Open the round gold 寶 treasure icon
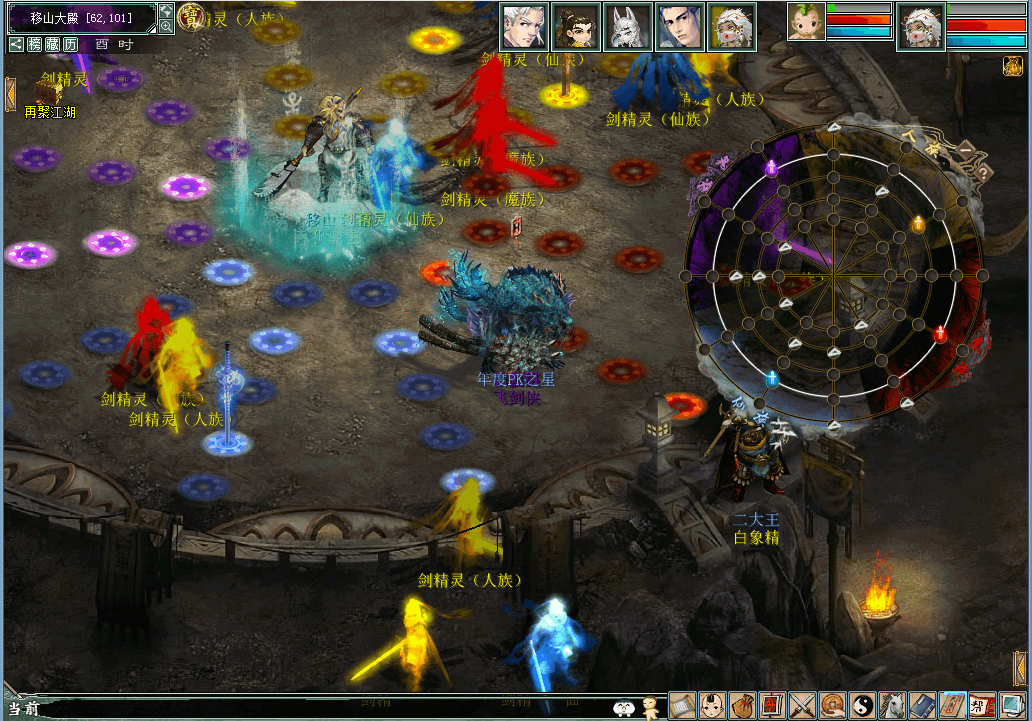The image size is (1032, 721). (190, 16)
